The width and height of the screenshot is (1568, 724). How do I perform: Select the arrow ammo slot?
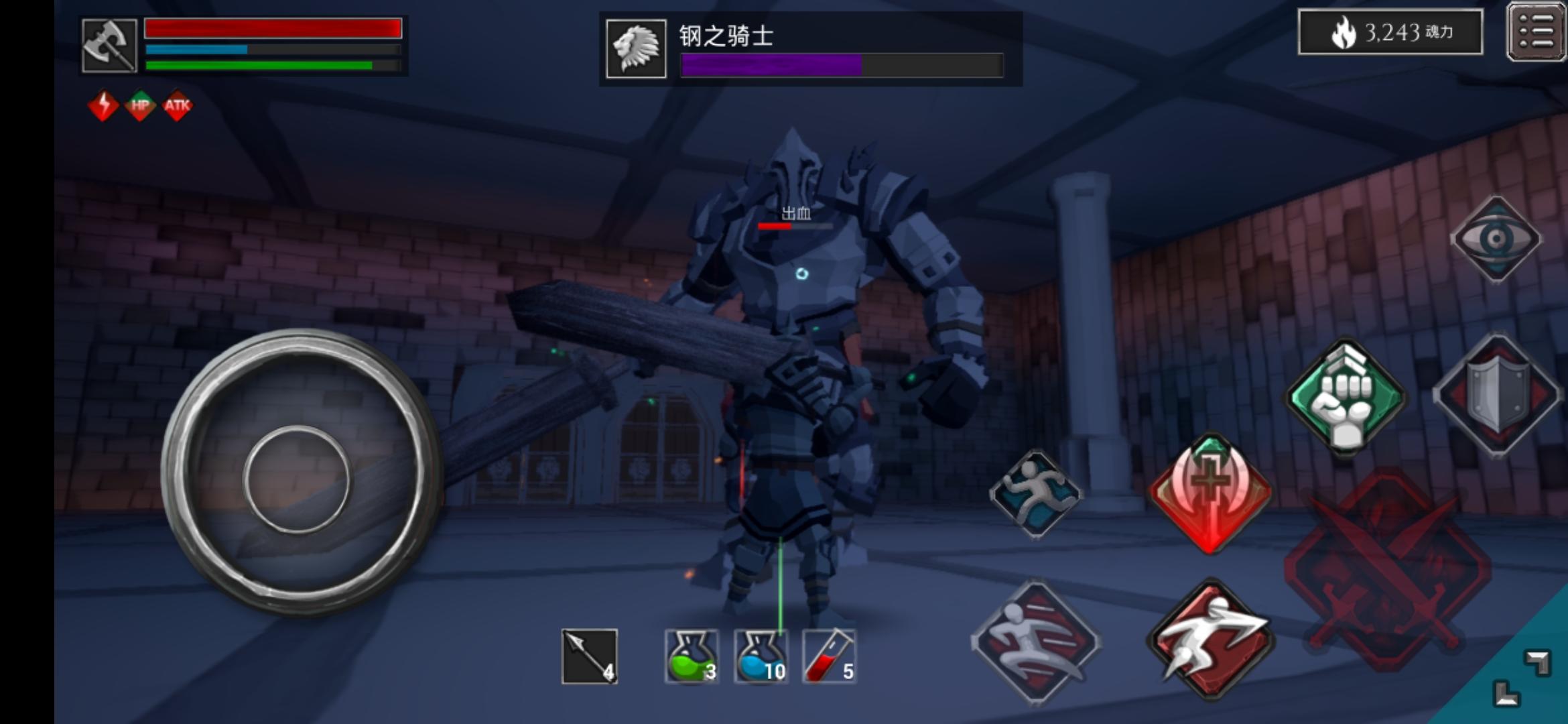589,657
